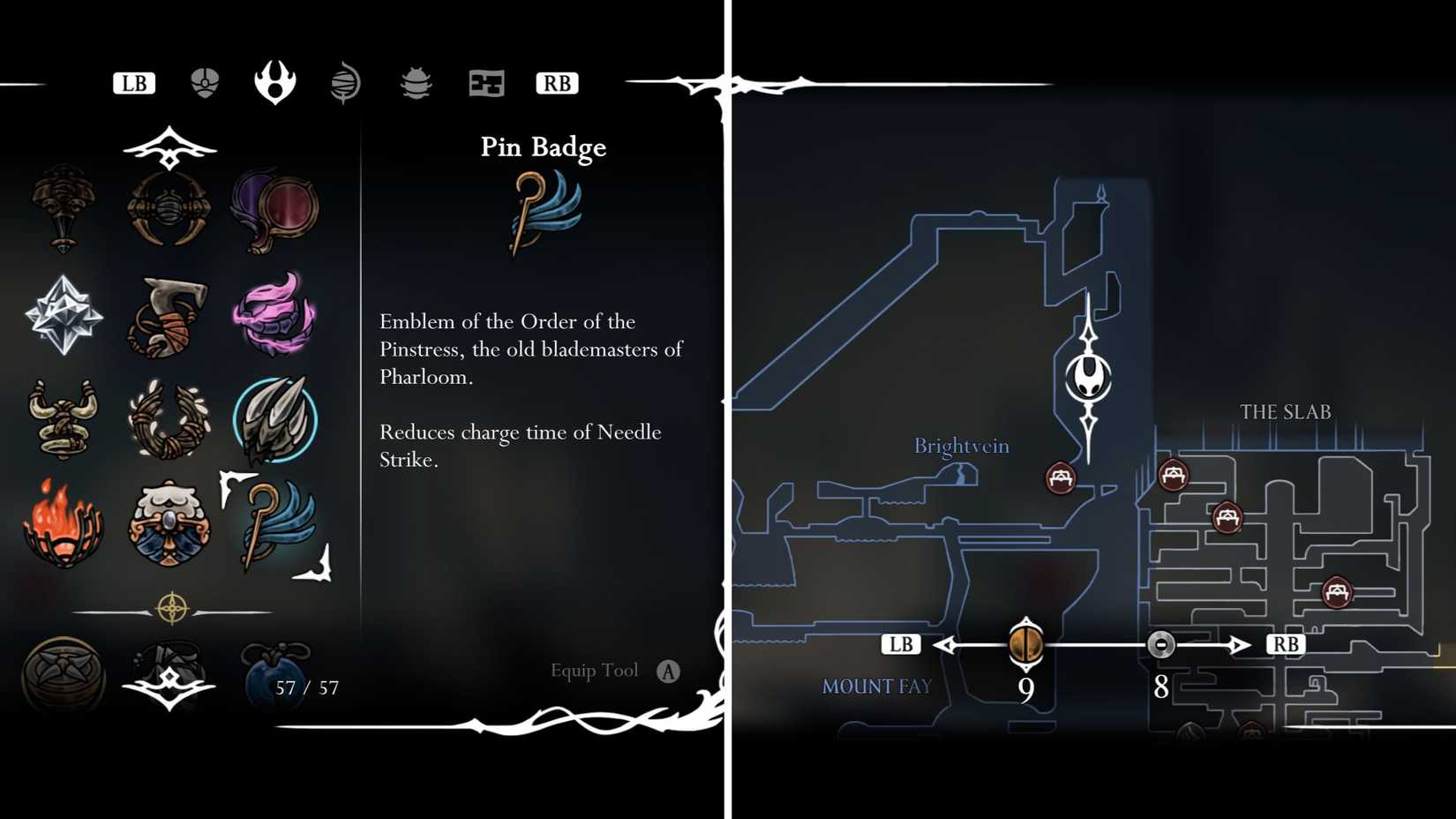This screenshot has width=1456, height=819.
Task: Open the bestiary bug tab
Action: (x=415, y=82)
